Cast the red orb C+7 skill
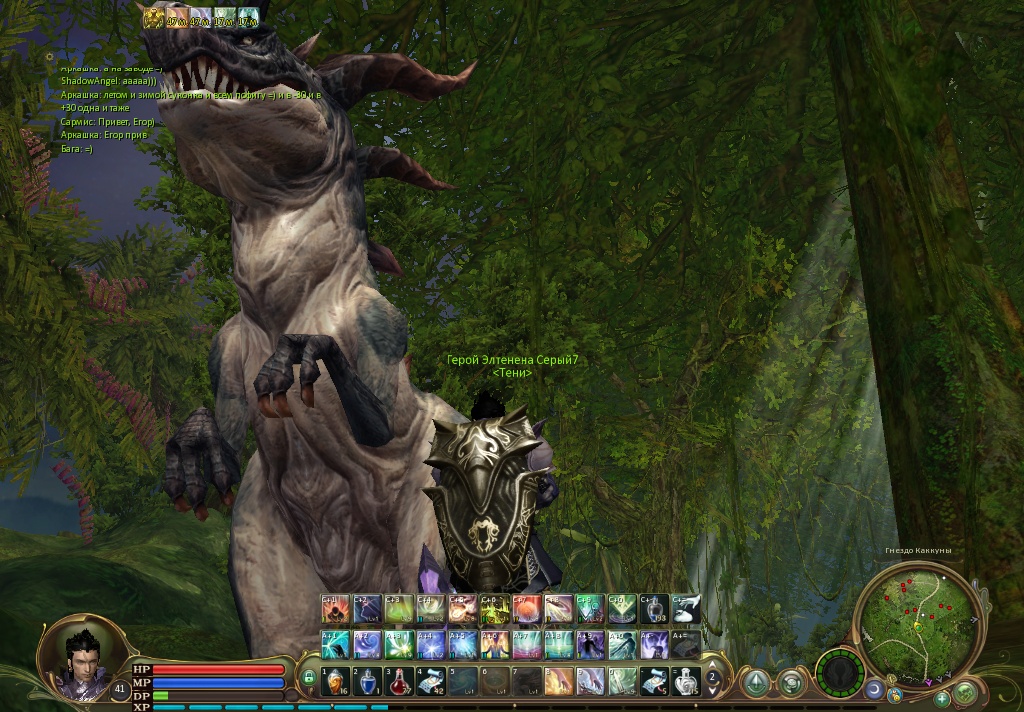Image resolution: width=1024 pixels, height=712 pixels. point(527,608)
